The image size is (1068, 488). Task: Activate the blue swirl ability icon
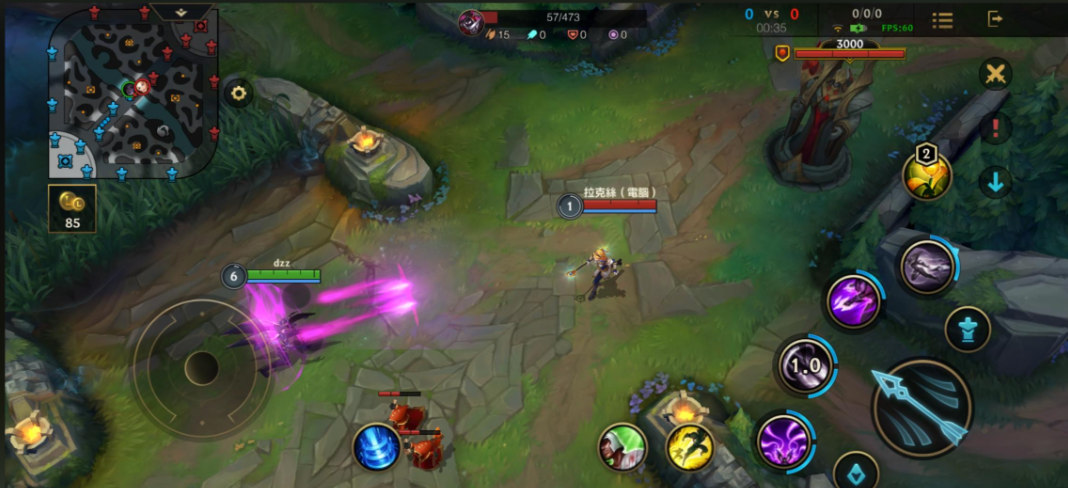point(377,446)
